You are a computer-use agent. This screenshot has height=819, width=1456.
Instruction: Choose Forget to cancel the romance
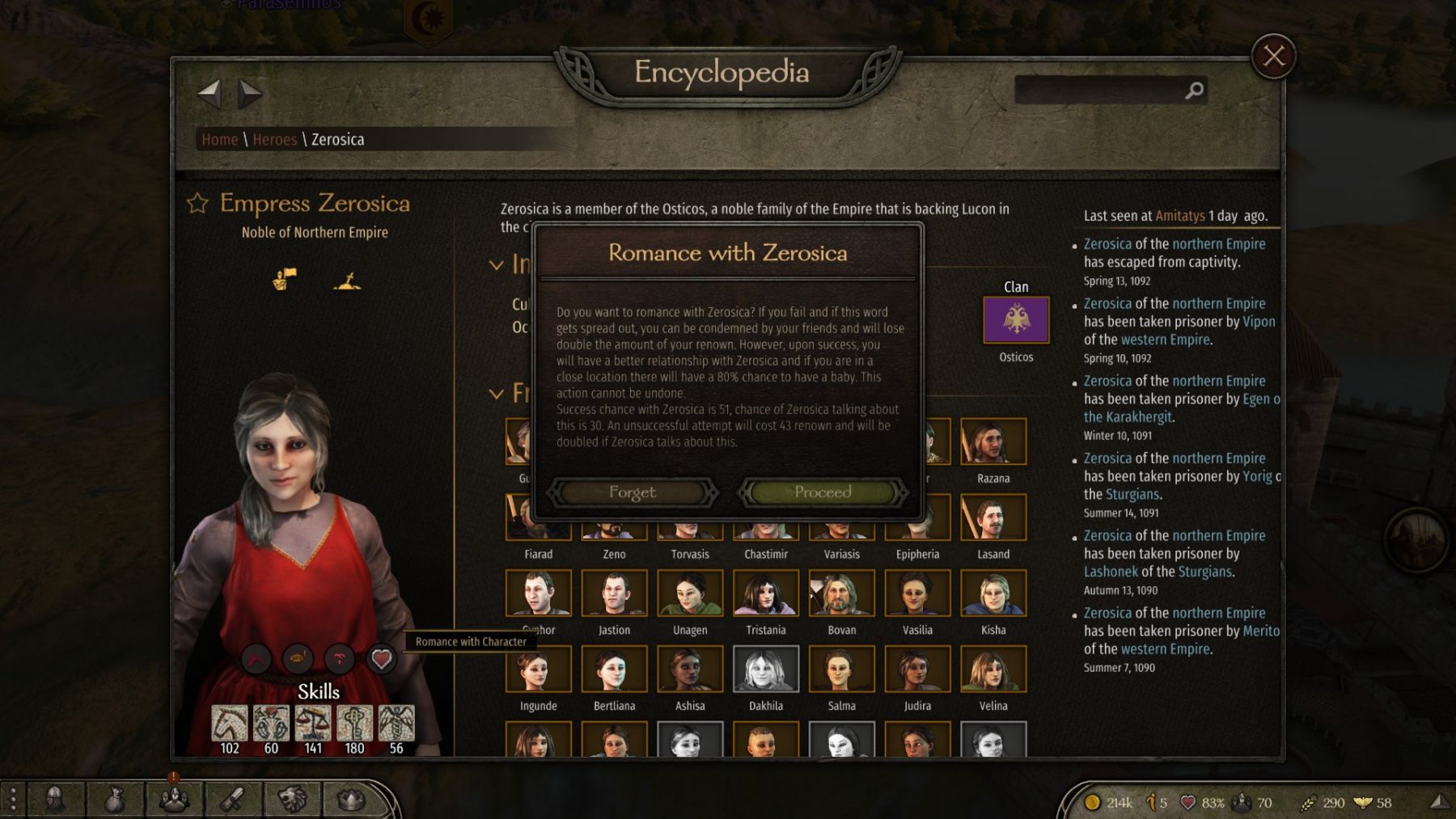(633, 492)
